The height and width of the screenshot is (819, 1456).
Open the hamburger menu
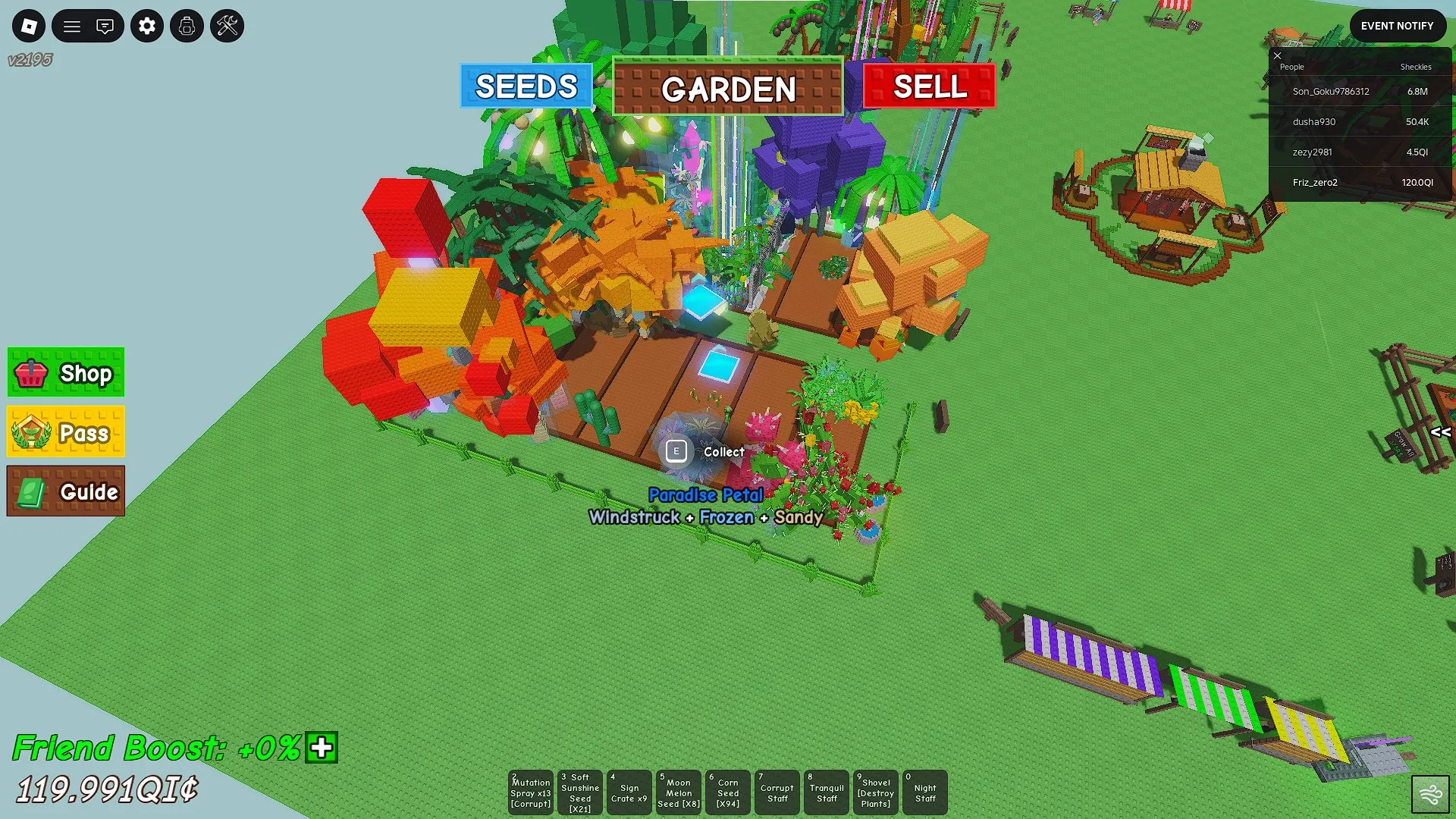click(x=72, y=26)
